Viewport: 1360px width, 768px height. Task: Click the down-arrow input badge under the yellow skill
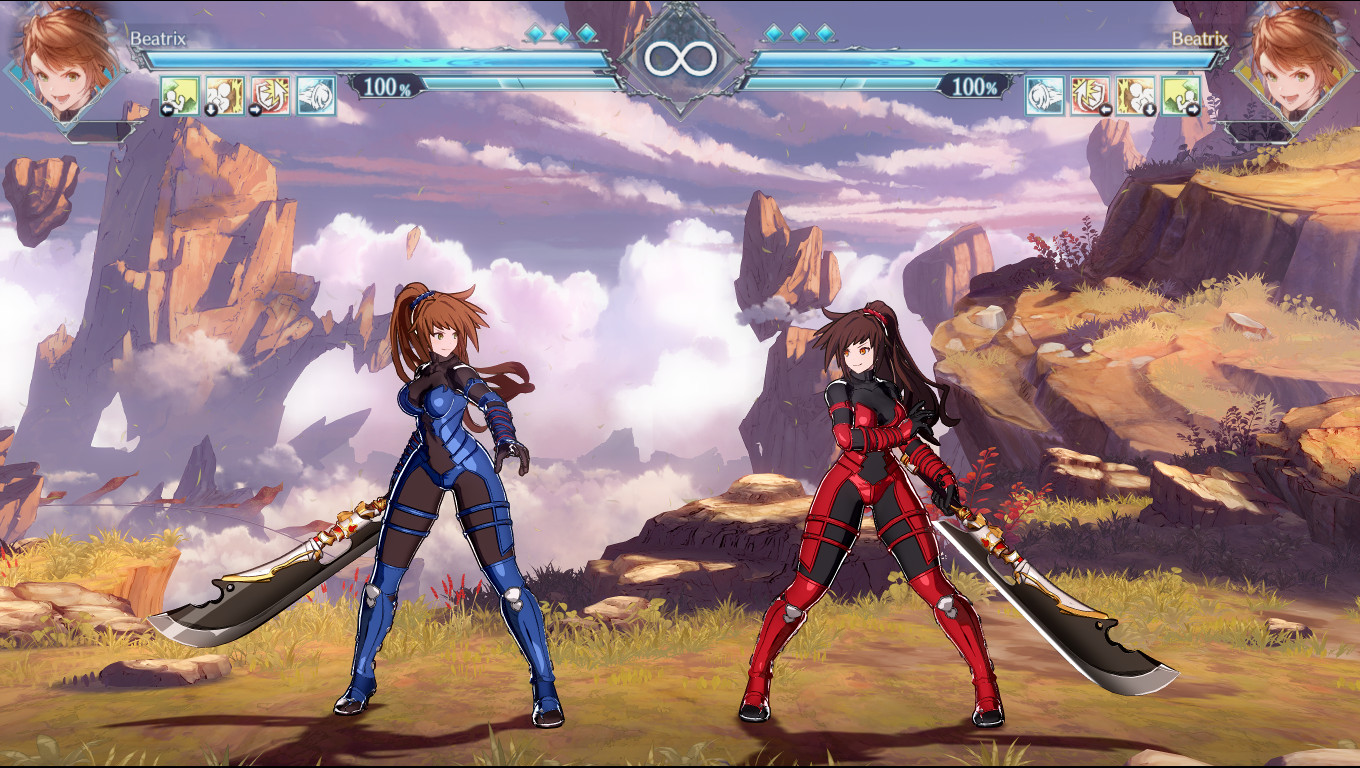[211, 109]
